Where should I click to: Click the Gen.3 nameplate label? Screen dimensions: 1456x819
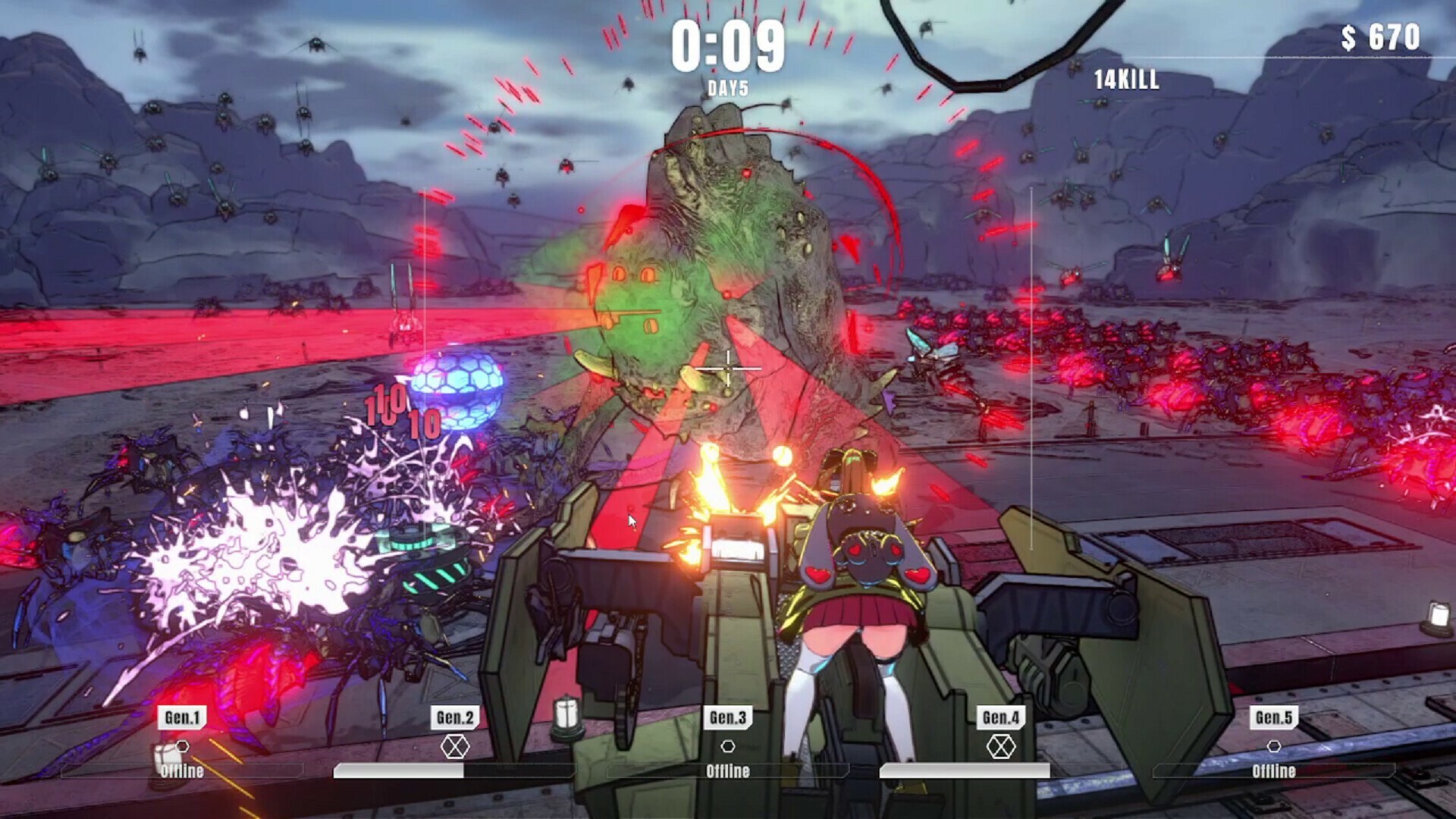[730, 717]
